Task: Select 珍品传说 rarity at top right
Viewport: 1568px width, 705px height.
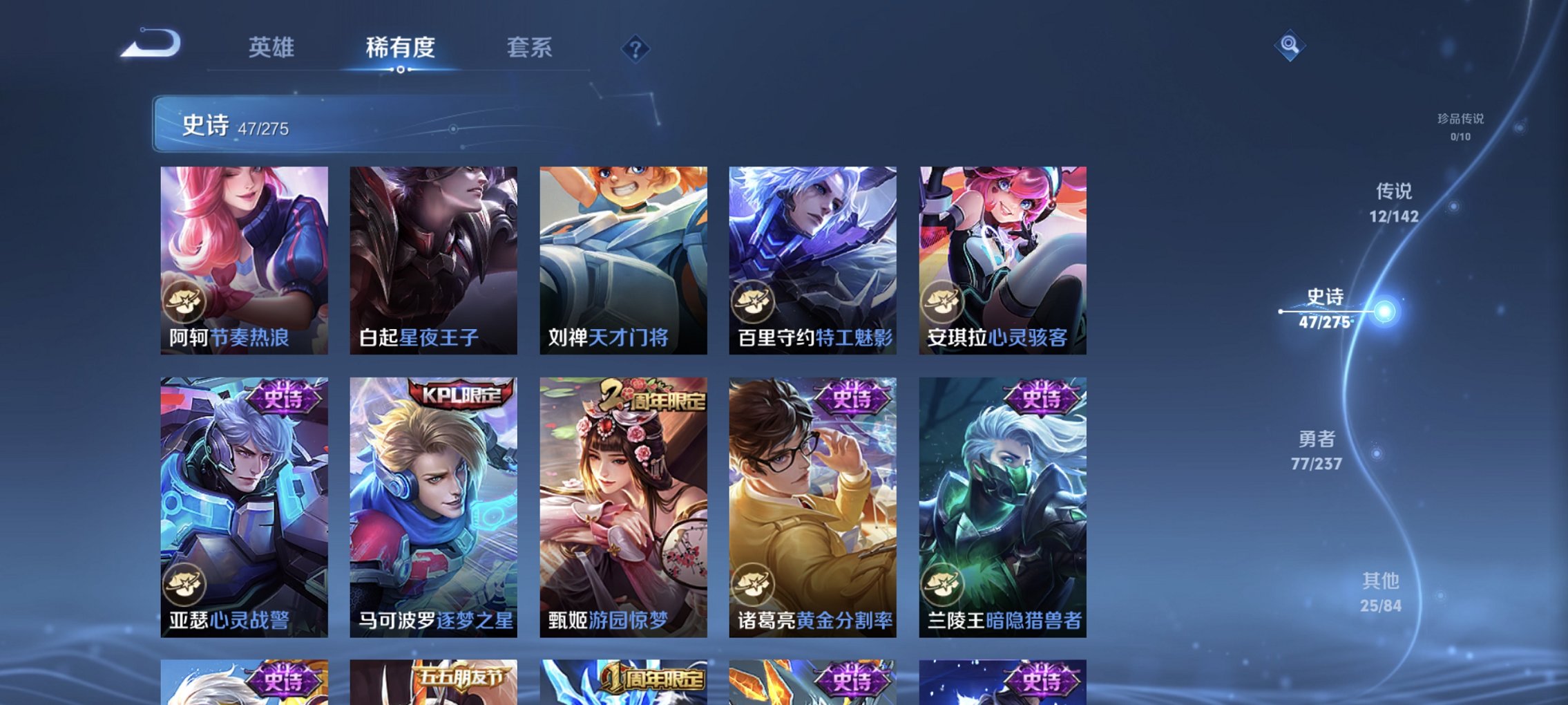Action: click(1462, 126)
